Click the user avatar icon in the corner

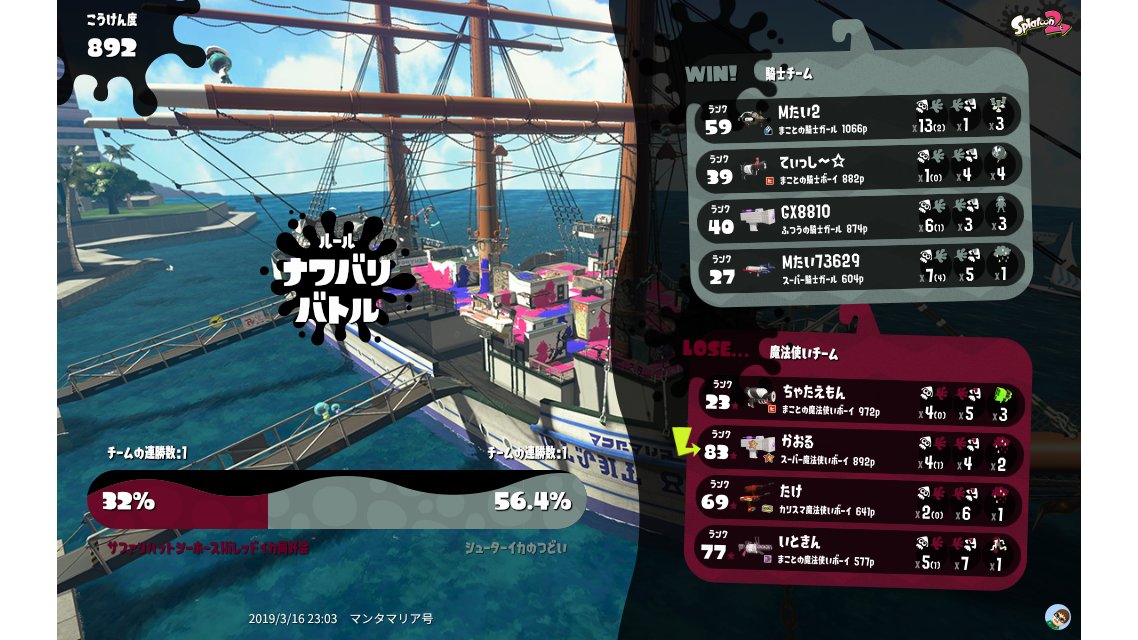(x=1057, y=615)
